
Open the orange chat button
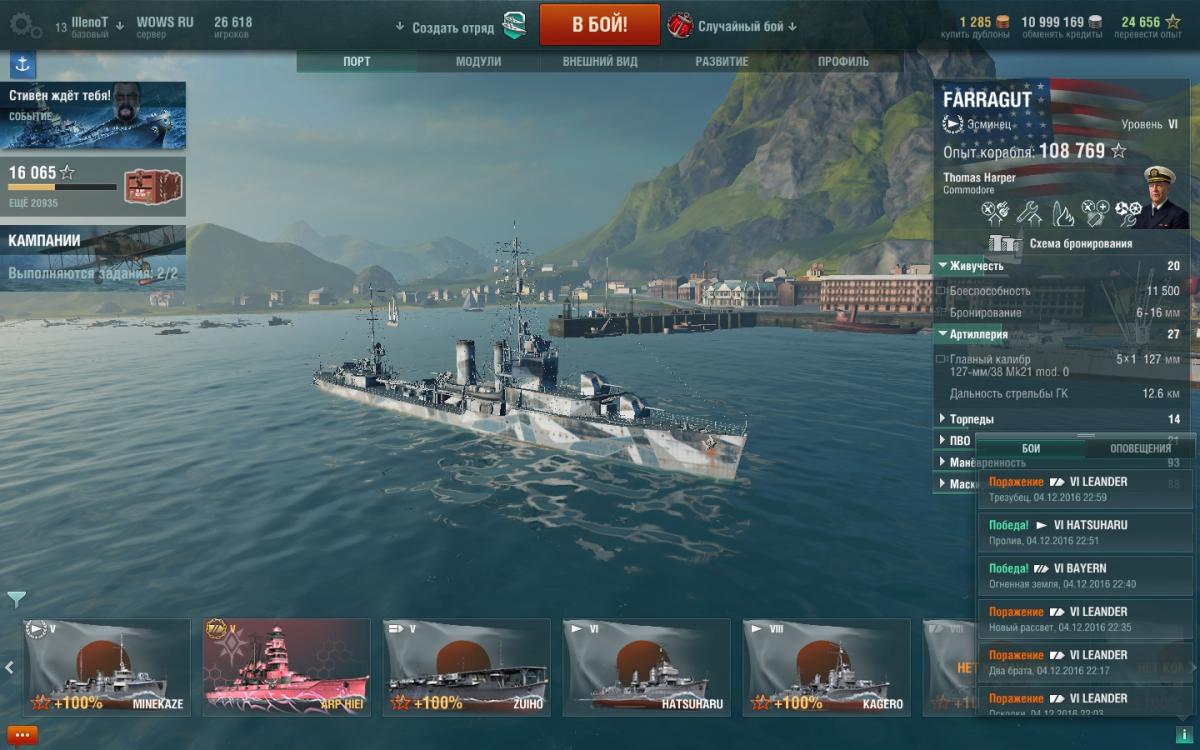pyautogui.click(x=21, y=735)
